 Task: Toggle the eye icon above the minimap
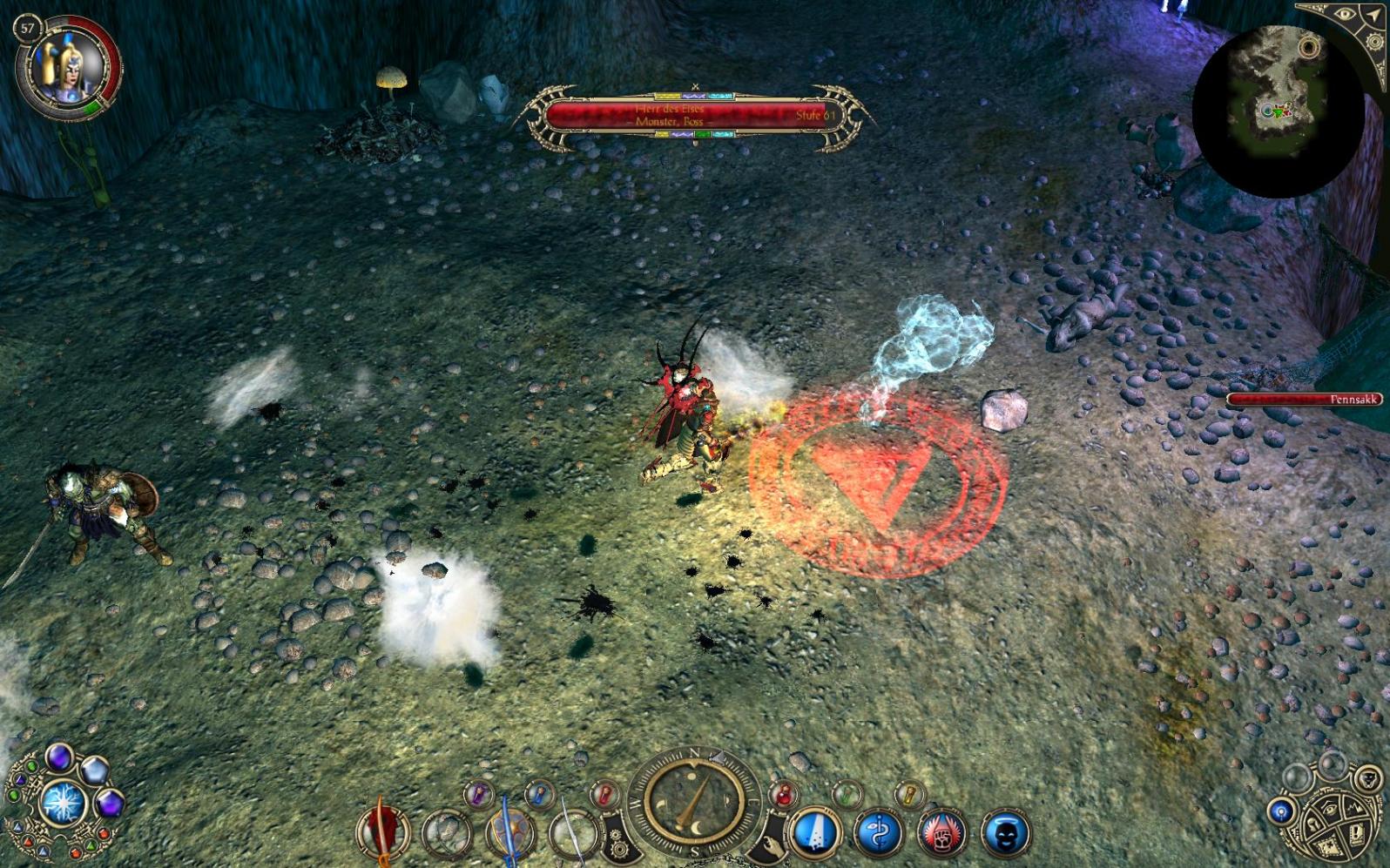[1345, 15]
